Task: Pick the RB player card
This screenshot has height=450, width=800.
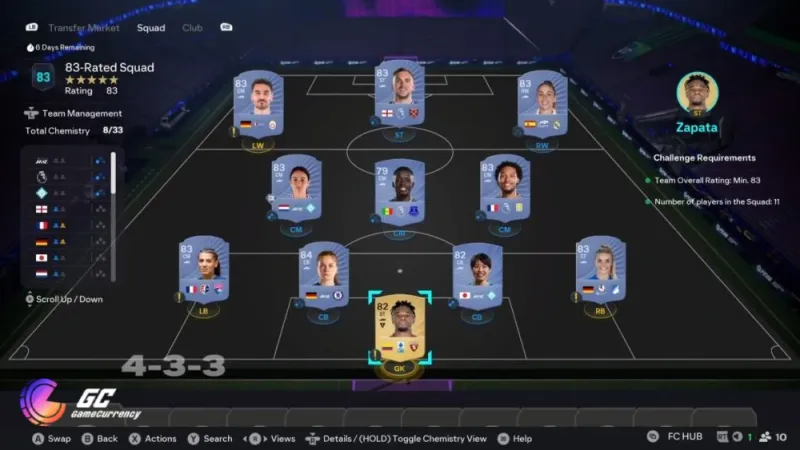Action: (x=599, y=269)
